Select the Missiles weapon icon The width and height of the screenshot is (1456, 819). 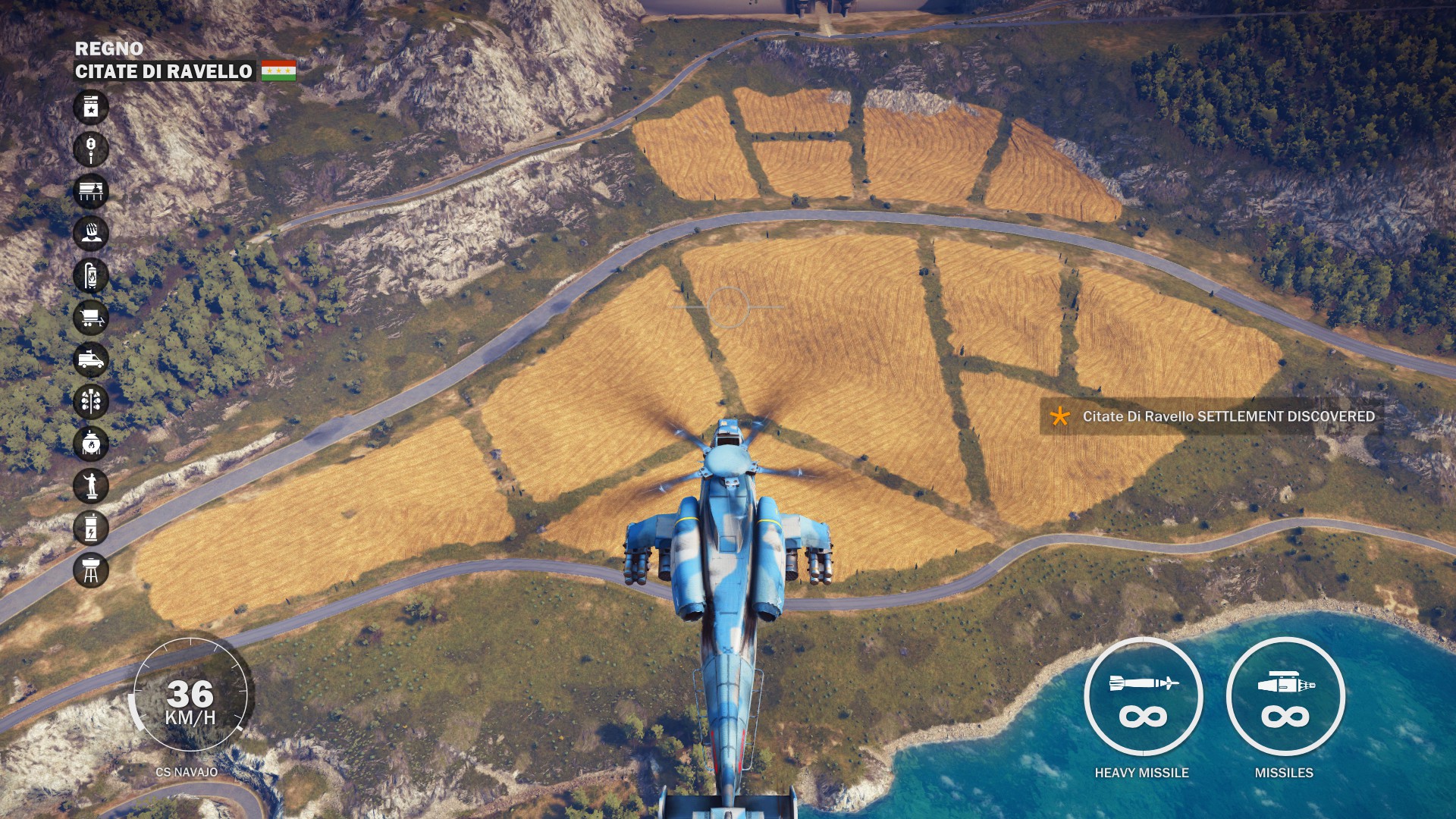[1285, 697]
